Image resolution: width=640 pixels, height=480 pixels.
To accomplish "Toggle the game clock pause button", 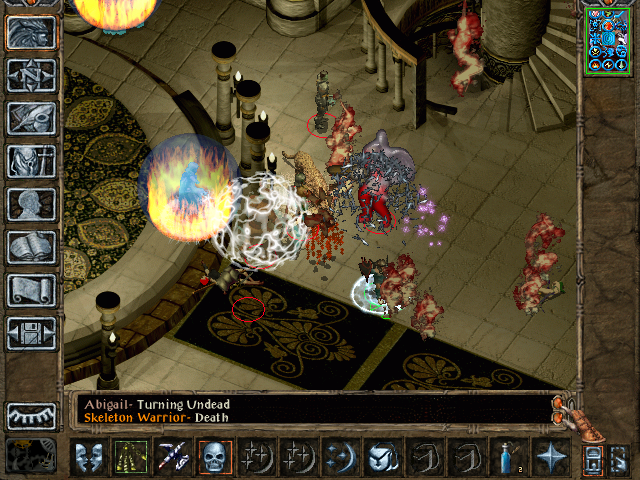I will click(x=31, y=453).
